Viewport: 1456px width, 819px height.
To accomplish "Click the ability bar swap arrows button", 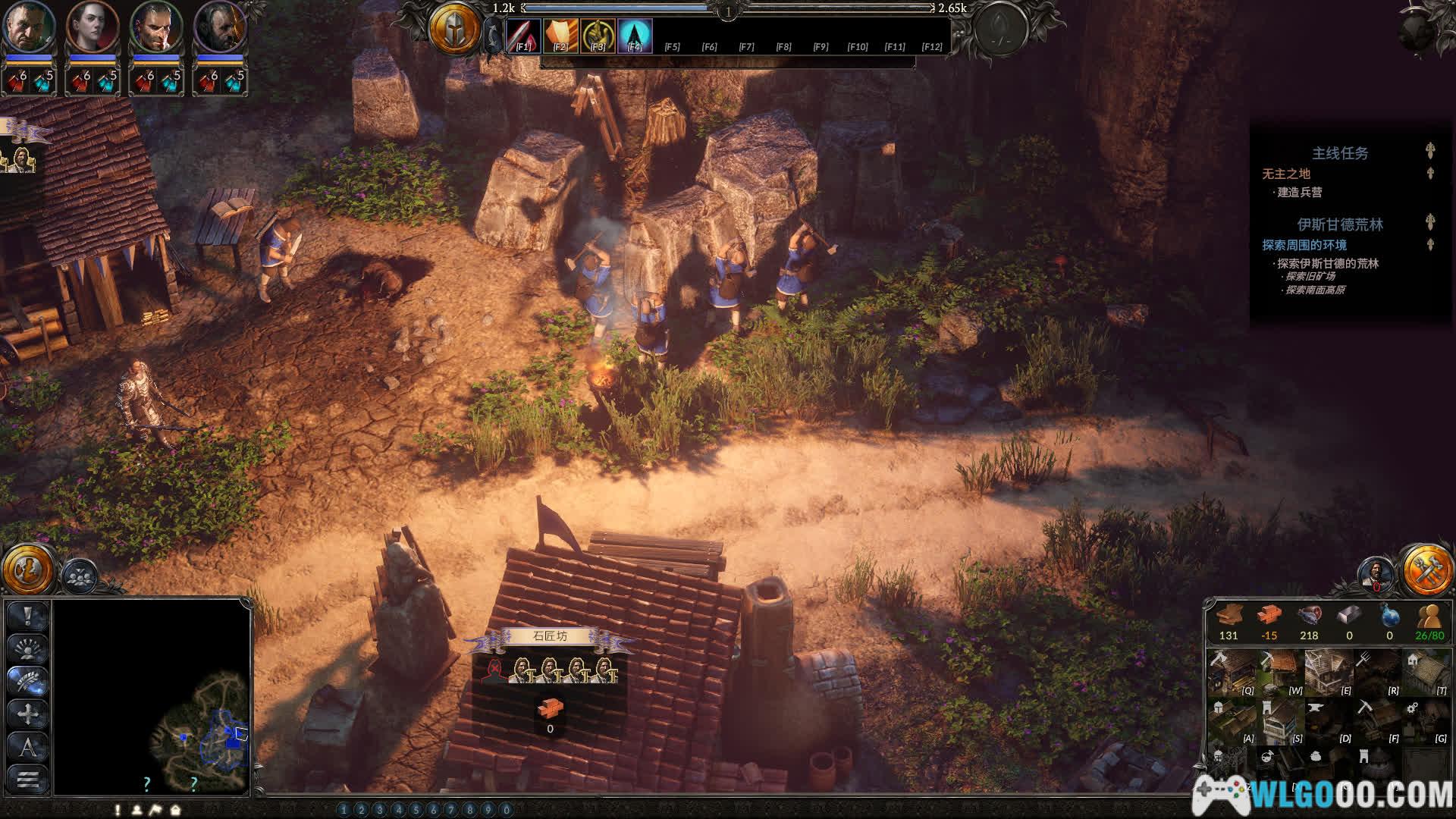I will point(493,36).
